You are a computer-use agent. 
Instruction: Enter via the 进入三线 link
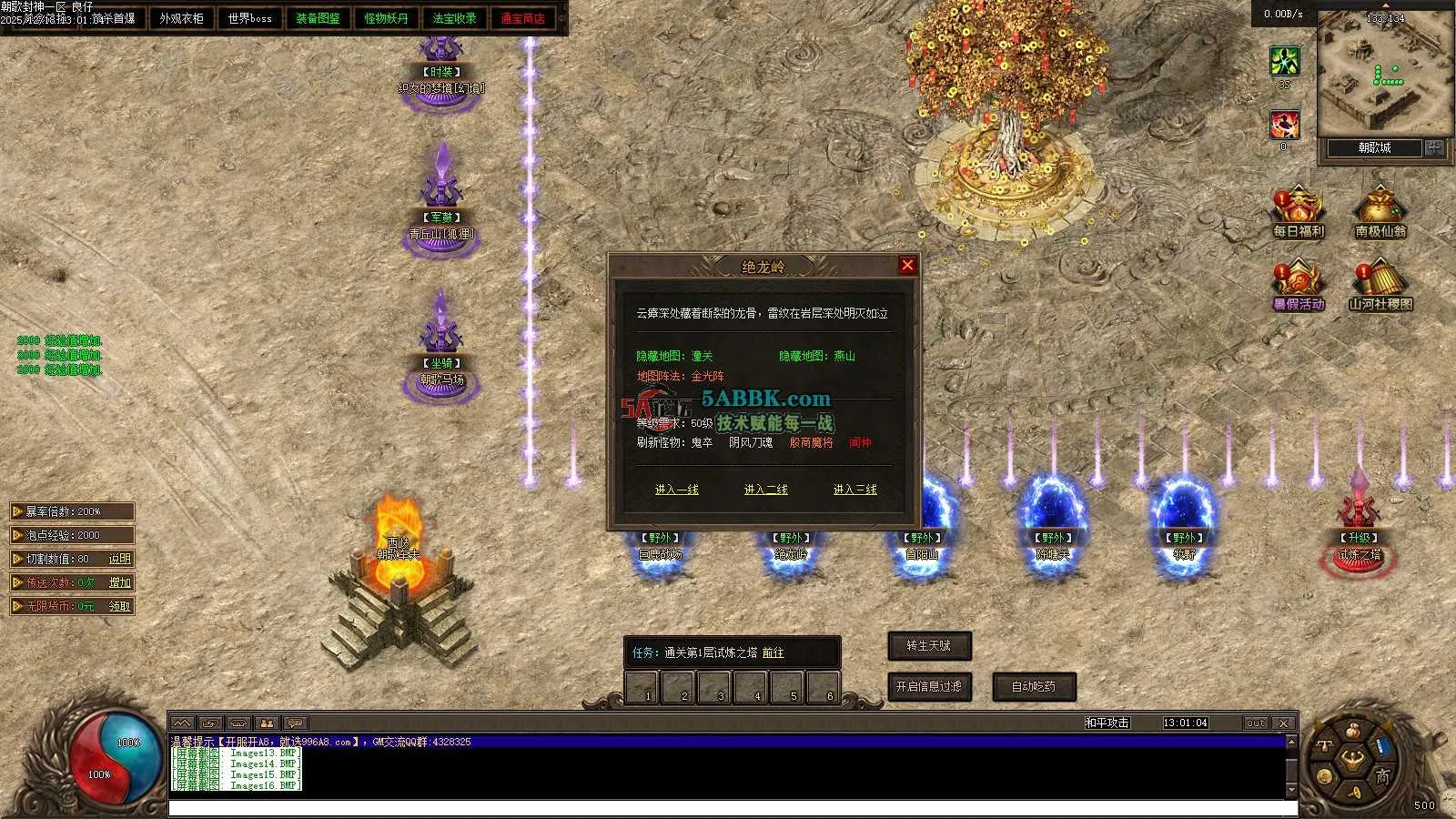855,490
